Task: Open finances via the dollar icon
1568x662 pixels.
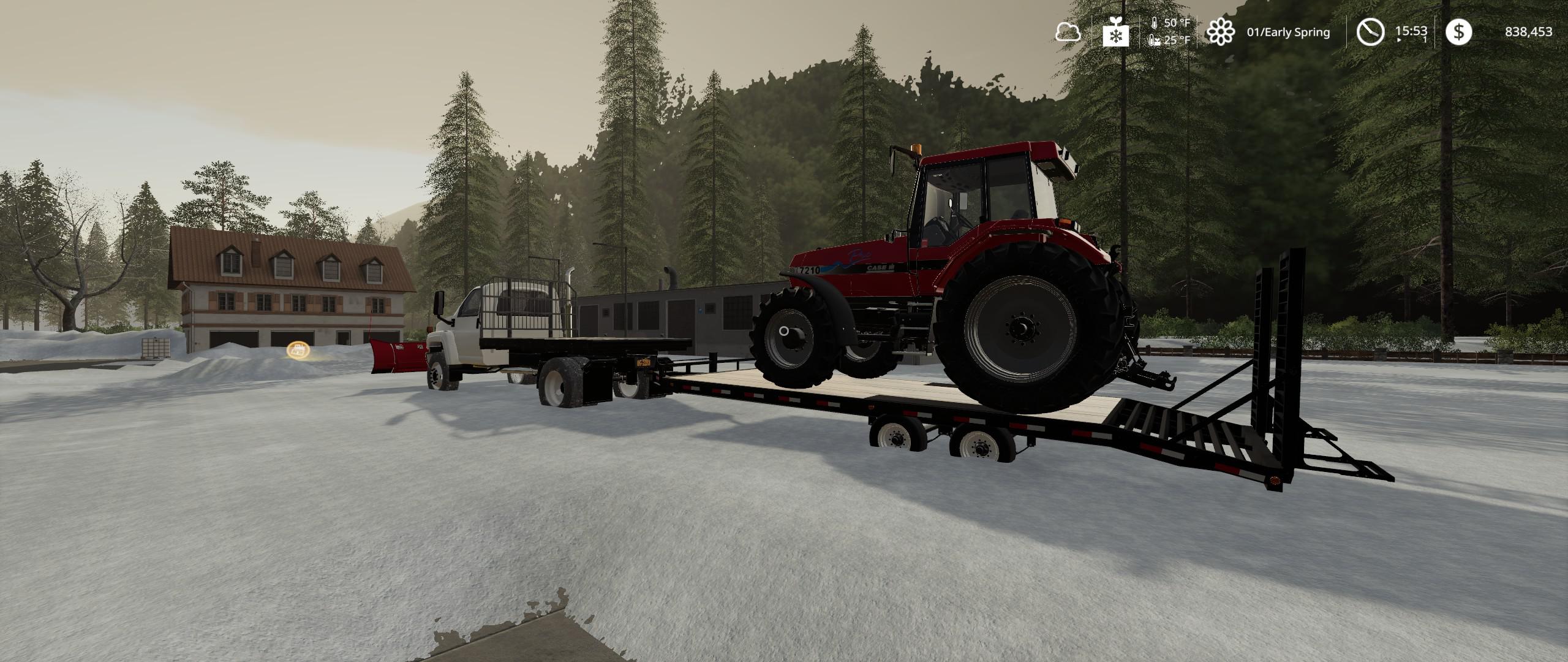Action: [x=1458, y=32]
